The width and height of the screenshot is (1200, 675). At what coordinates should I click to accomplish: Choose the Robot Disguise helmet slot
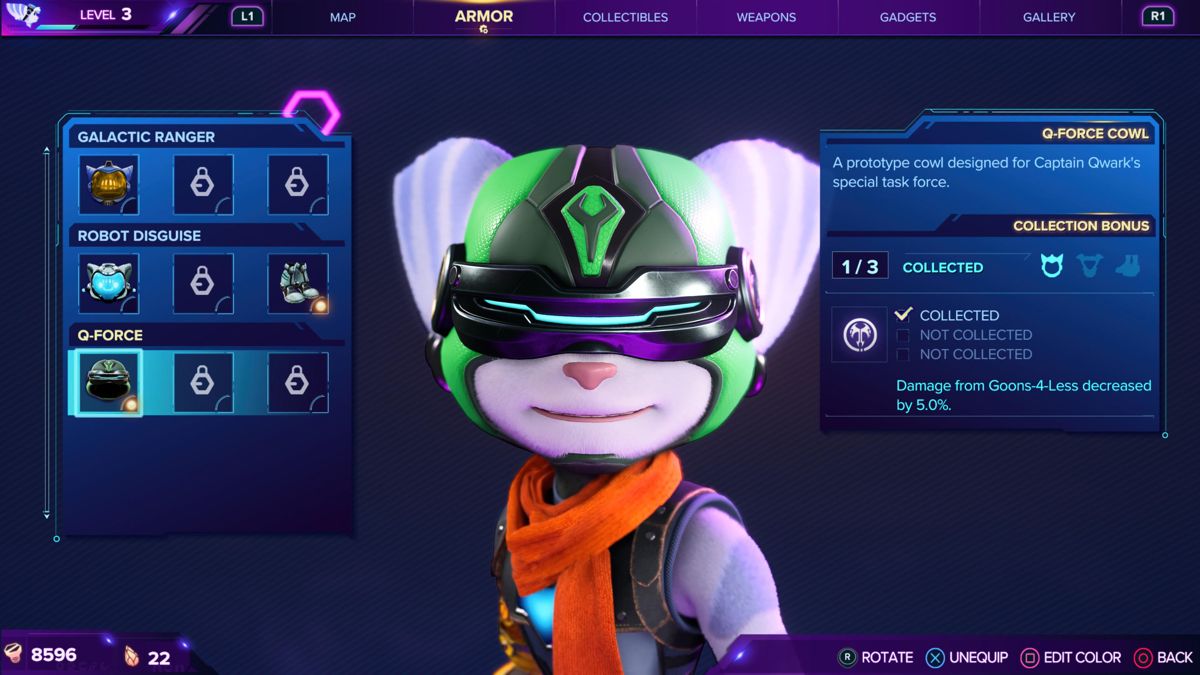[108, 284]
